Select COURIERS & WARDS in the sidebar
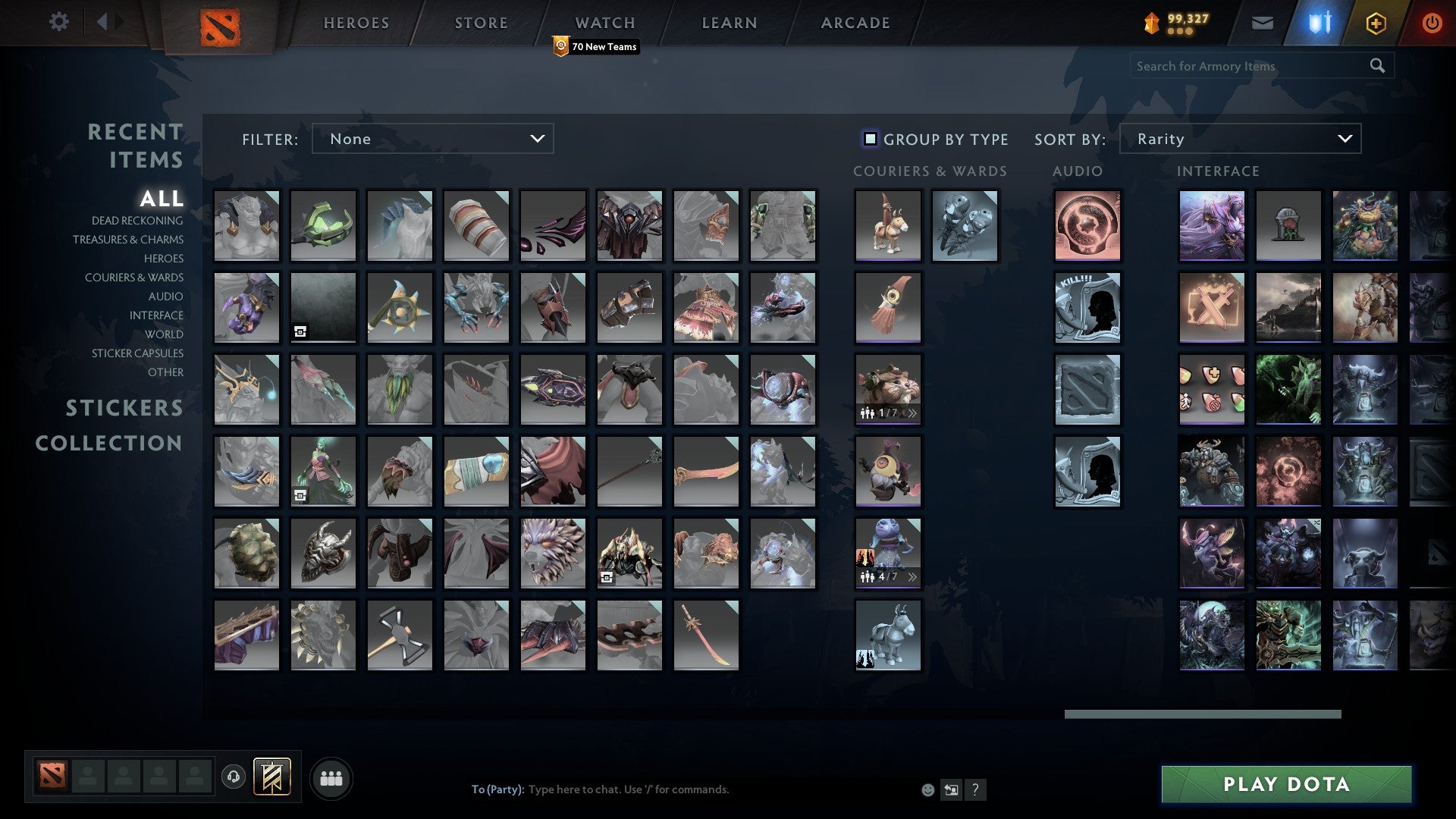 pyautogui.click(x=134, y=278)
